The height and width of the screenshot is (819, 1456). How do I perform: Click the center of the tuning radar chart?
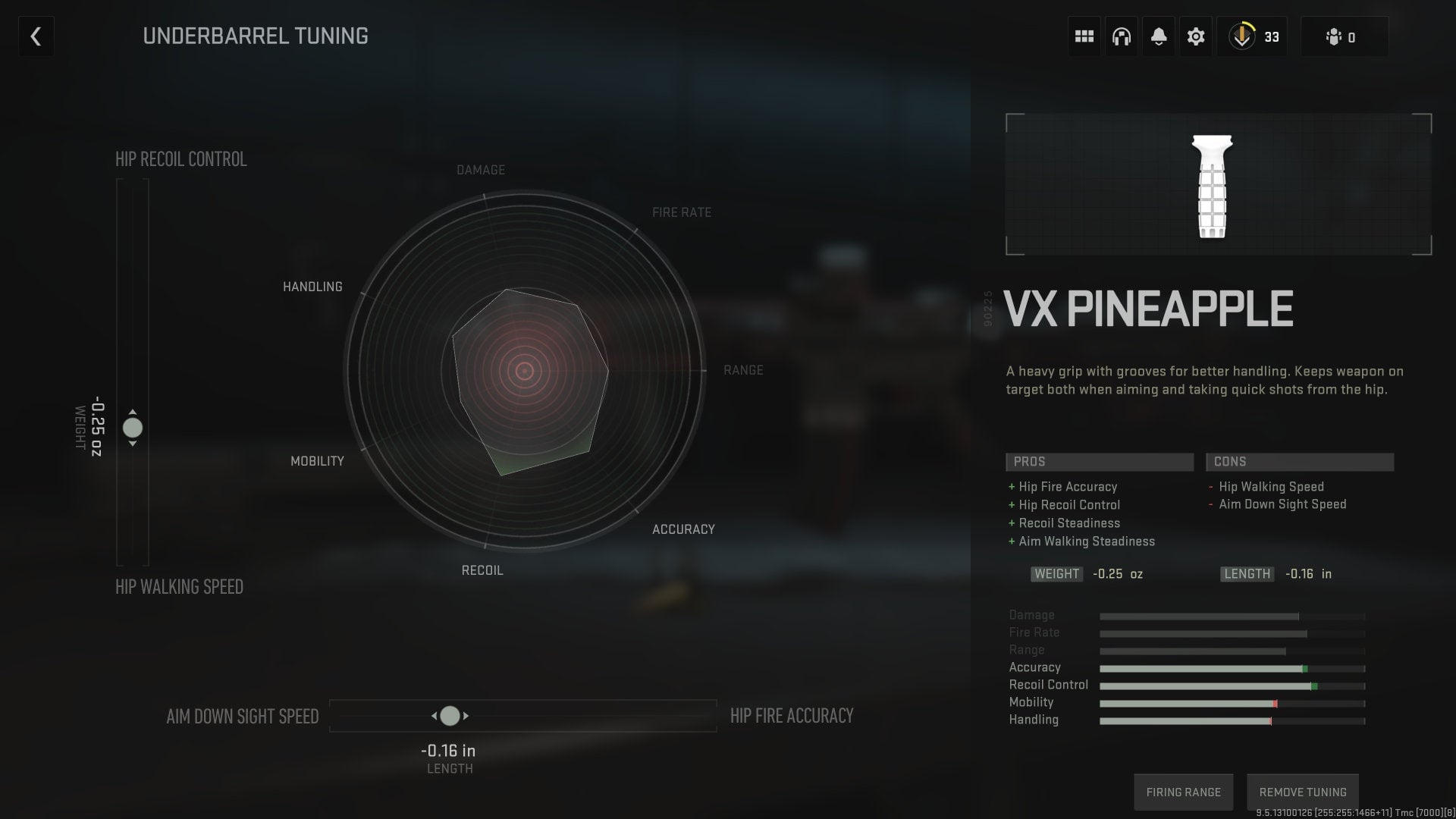pyautogui.click(x=524, y=371)
